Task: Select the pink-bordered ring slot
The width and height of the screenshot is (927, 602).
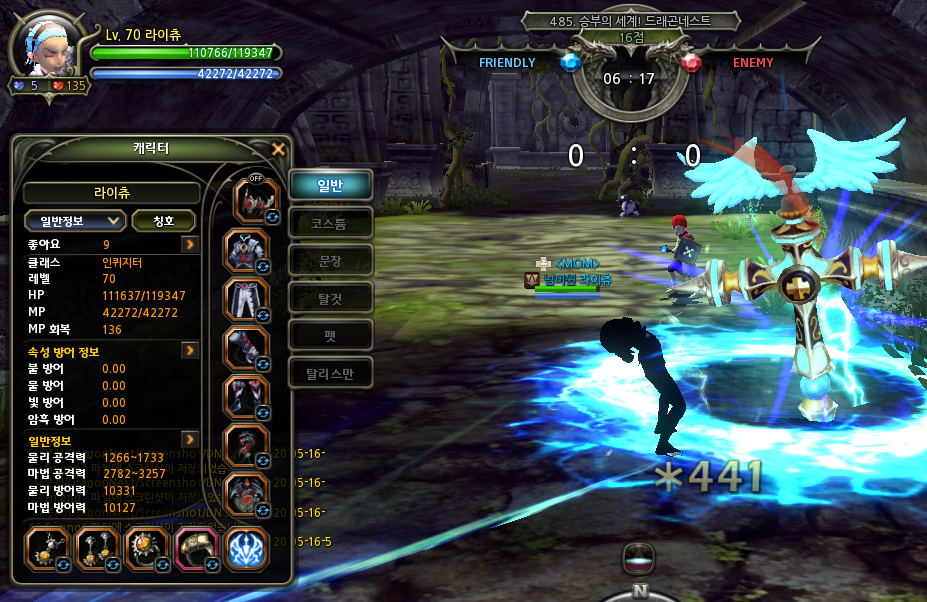Action: click(194, 549)
